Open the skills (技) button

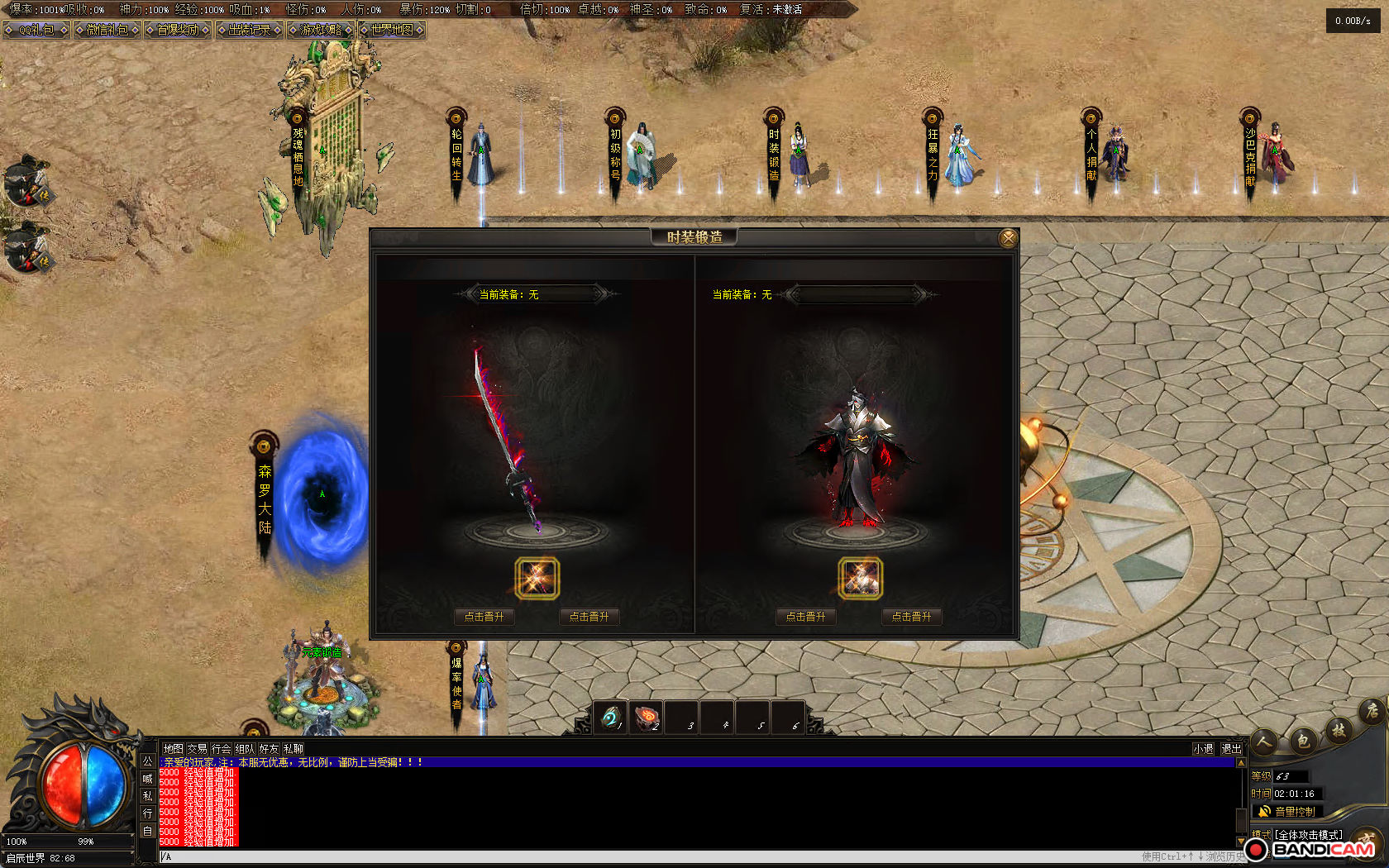tap(1339, 729)
